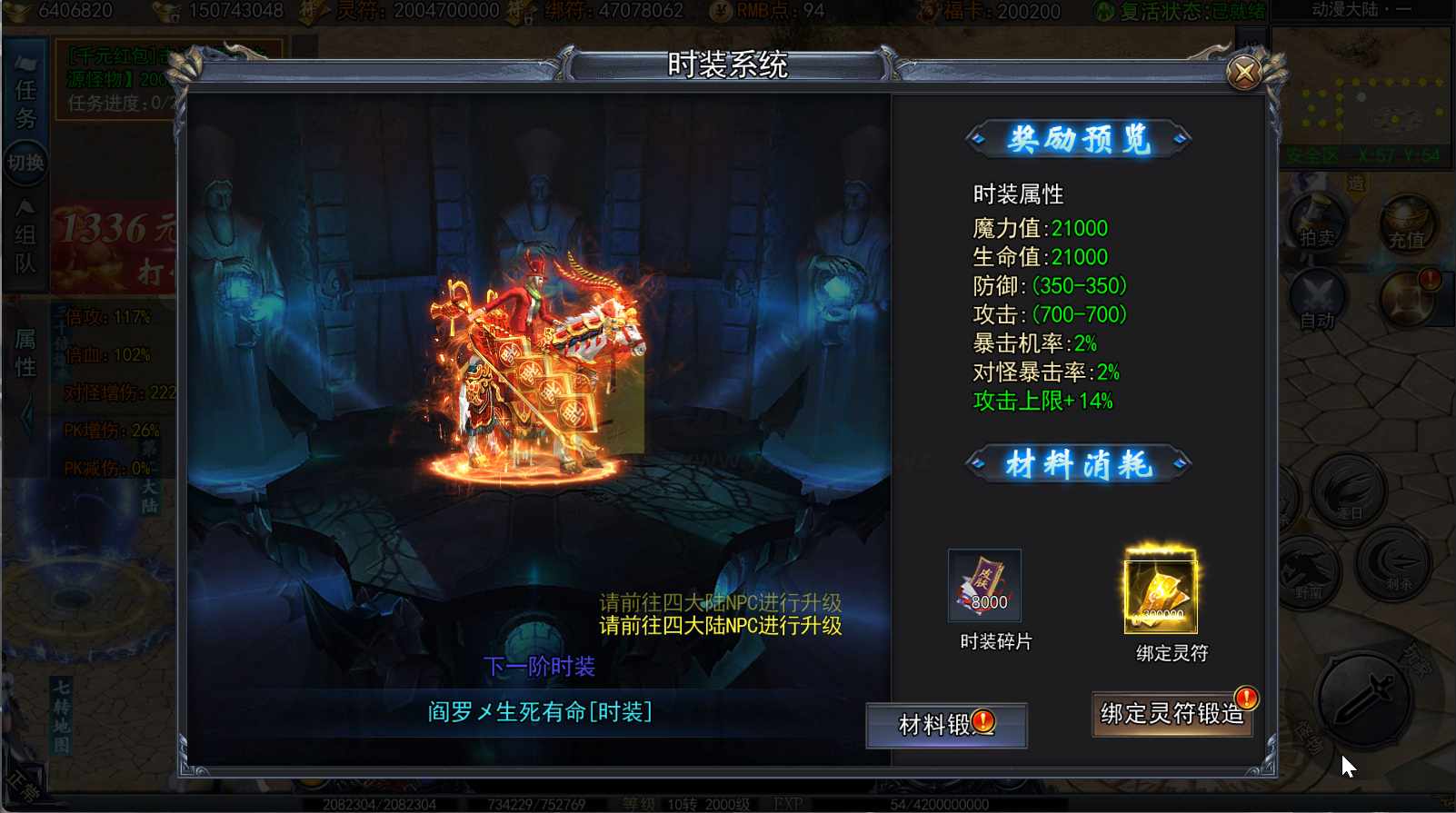
Task: Click the 时装碎片 fragment thumbnail
Action: pos(984,586)
